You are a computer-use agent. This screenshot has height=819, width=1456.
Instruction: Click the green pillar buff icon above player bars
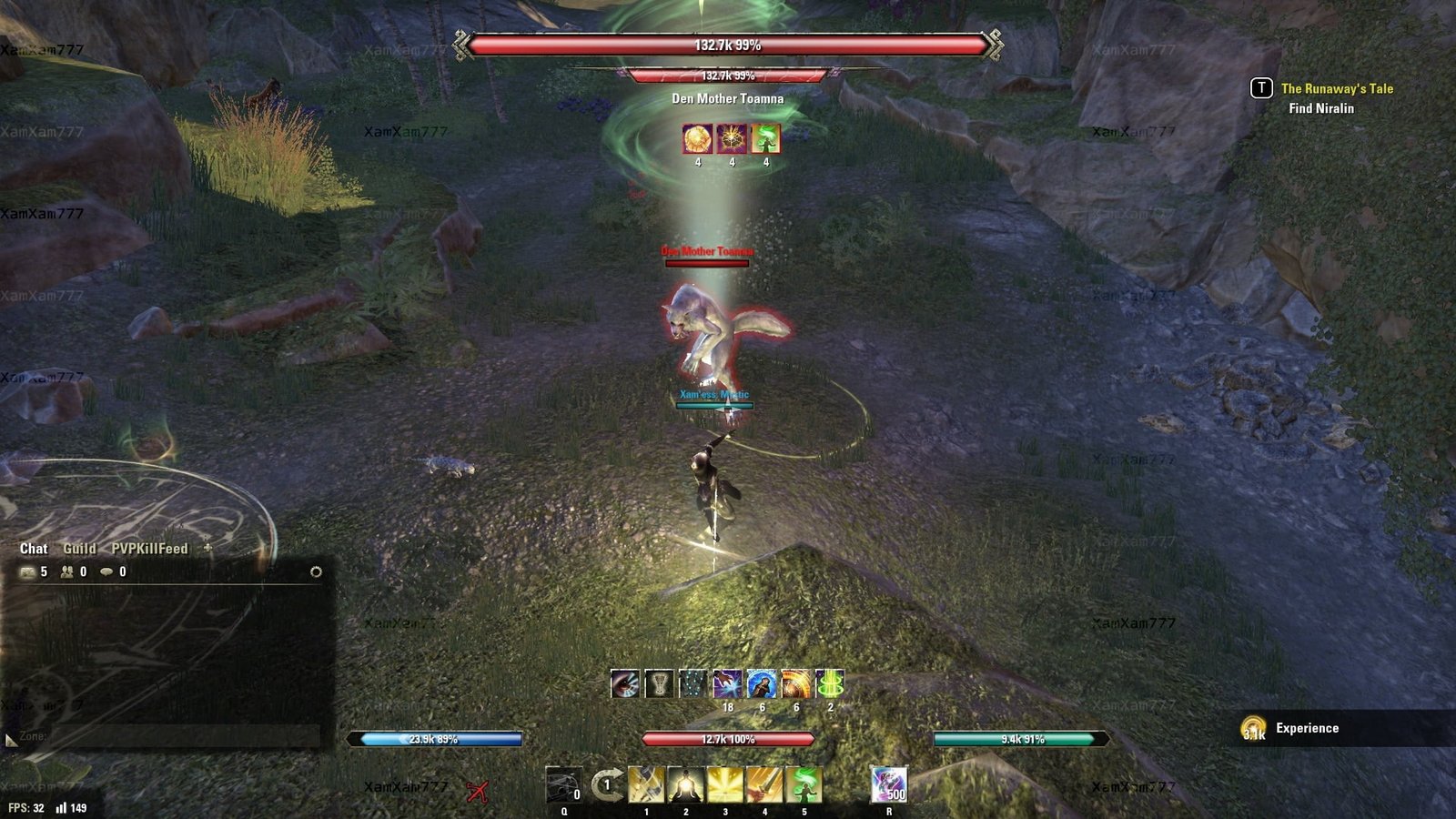pos(830,684)
